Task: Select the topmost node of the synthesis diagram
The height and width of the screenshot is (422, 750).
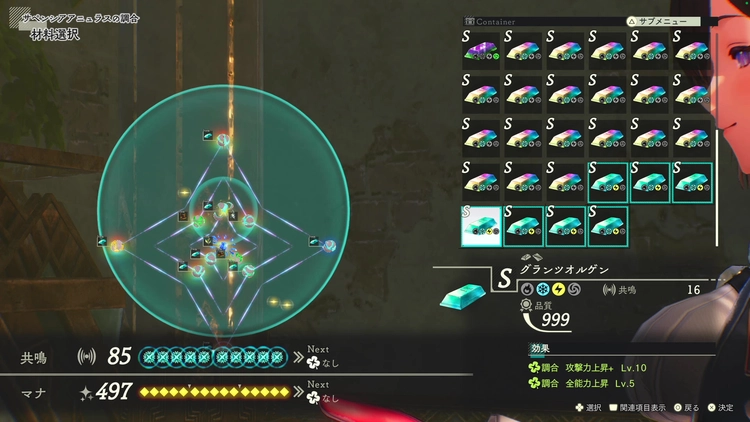Action: click(224, 140)
